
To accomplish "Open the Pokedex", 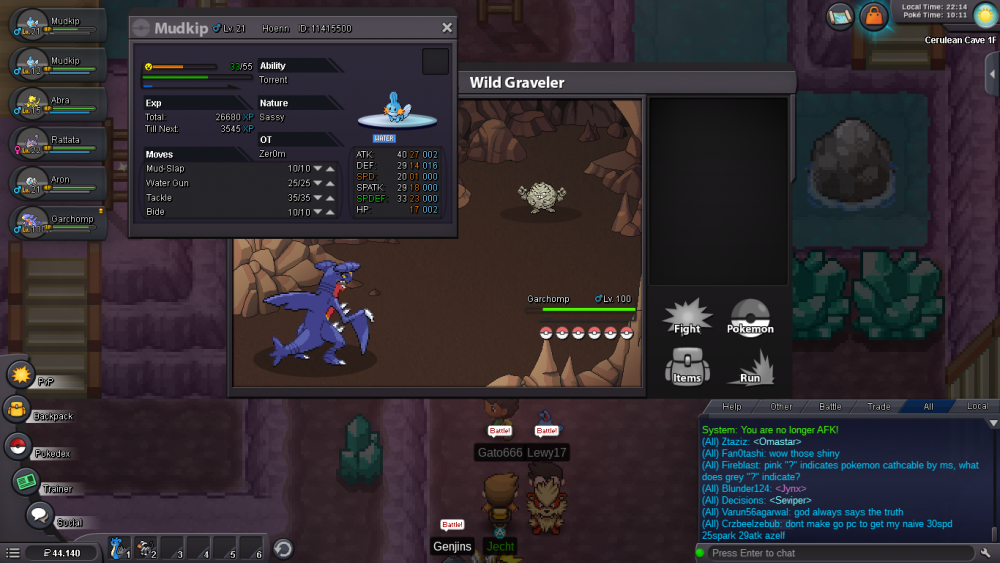I will [x=18, y=447].
